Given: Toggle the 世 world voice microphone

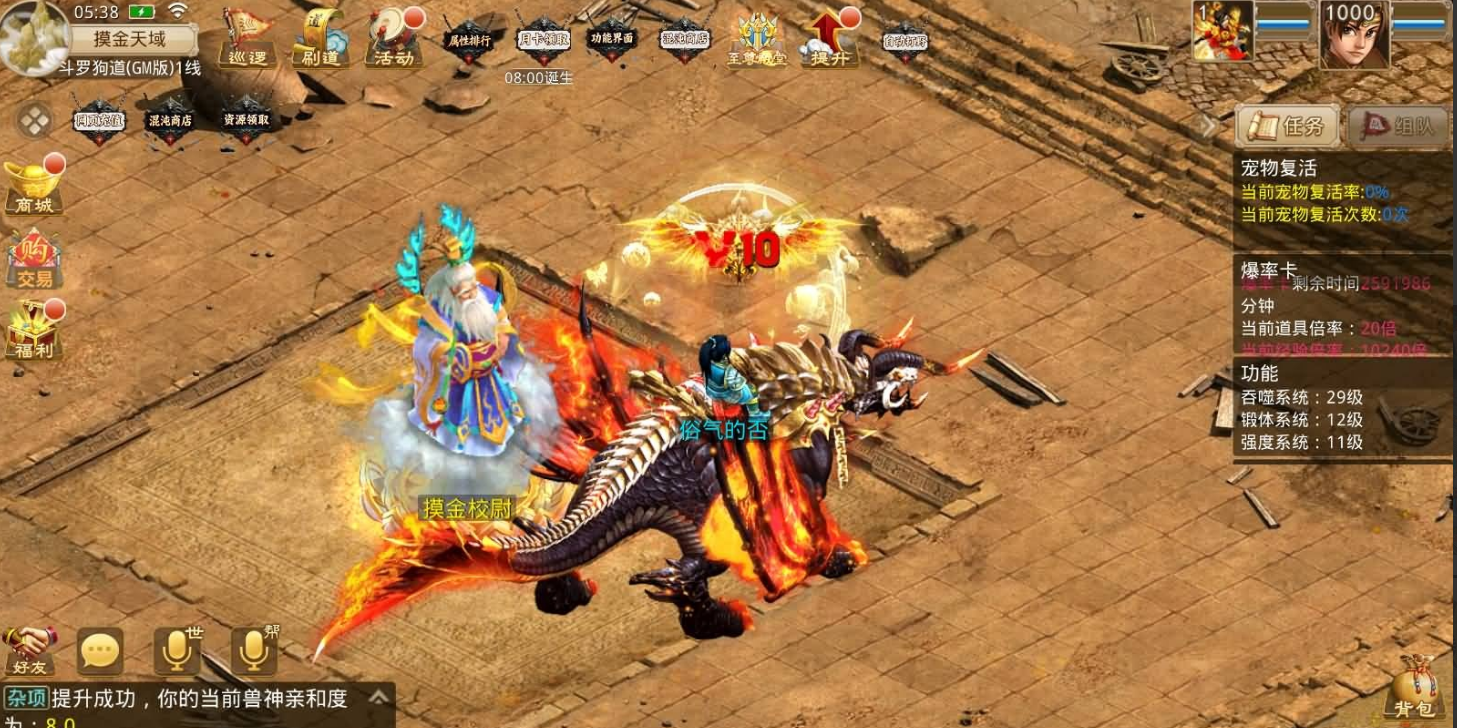Looking at the screenshot, I should click(x=176, y=648).
